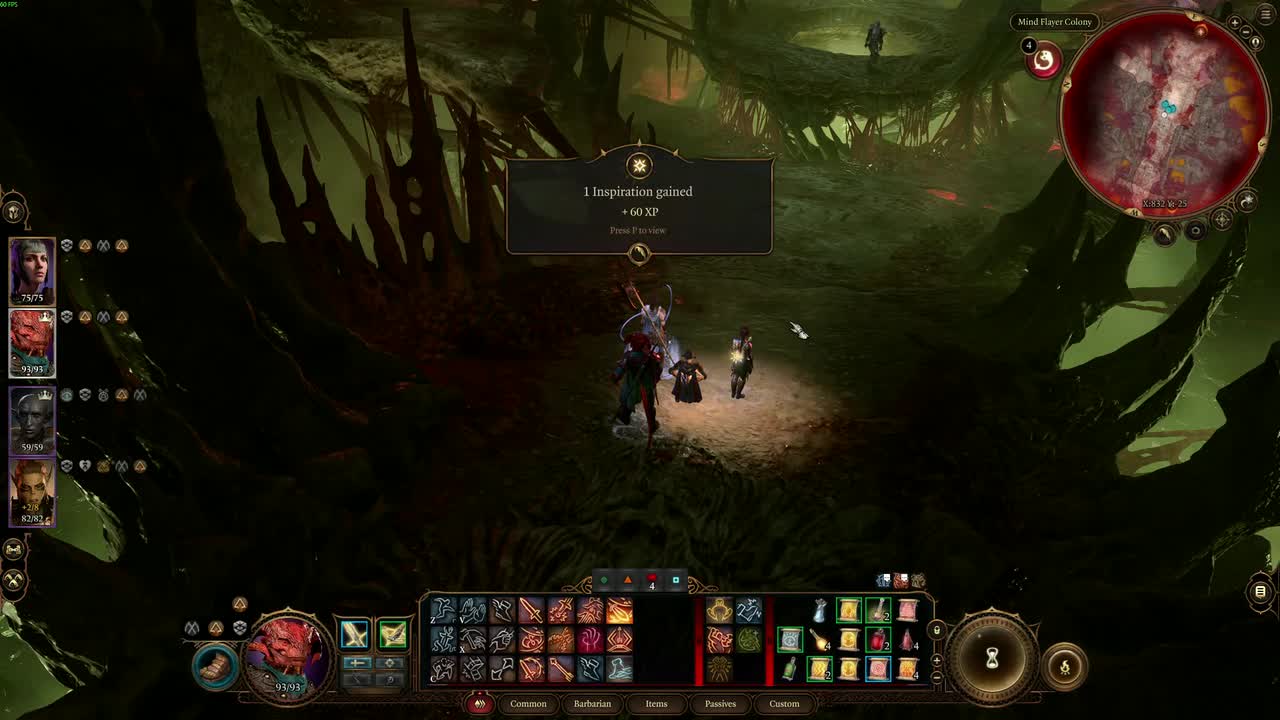Dismiss the Inspiration gained notification
The width and height of the screenshot is (1280, 720).
tap(639, 254)
